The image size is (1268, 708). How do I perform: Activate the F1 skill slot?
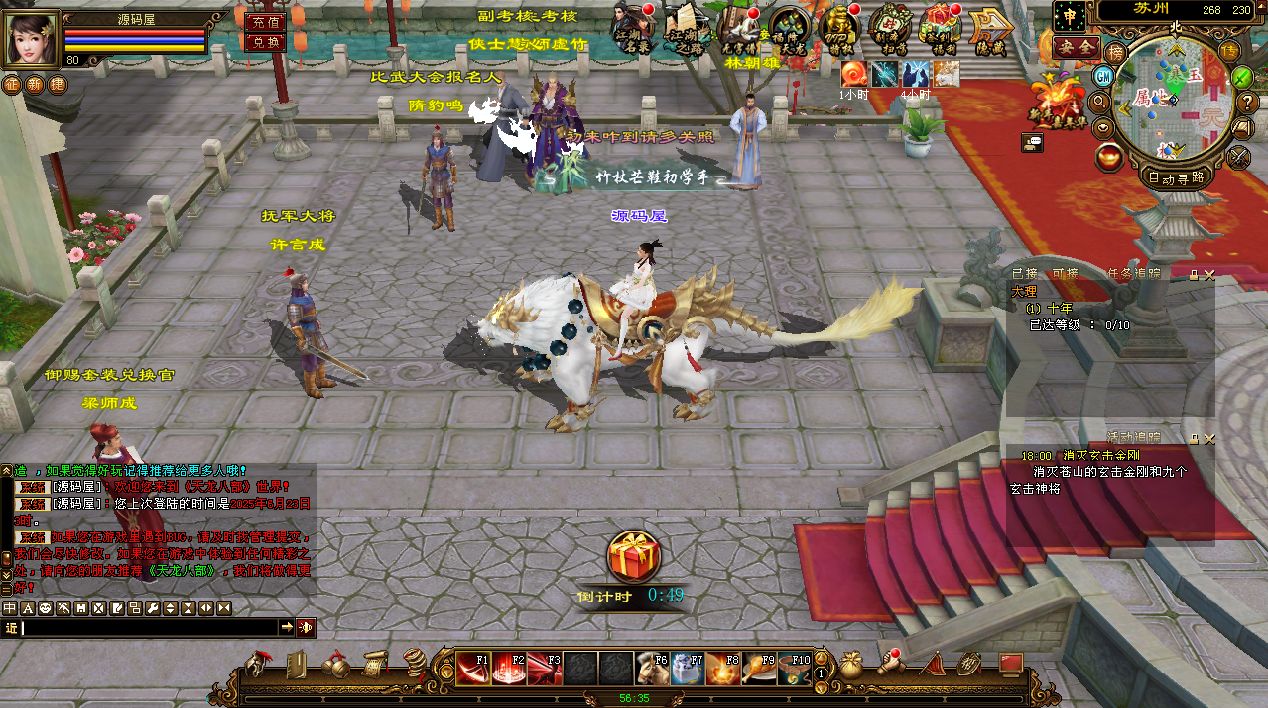[473, 667]
